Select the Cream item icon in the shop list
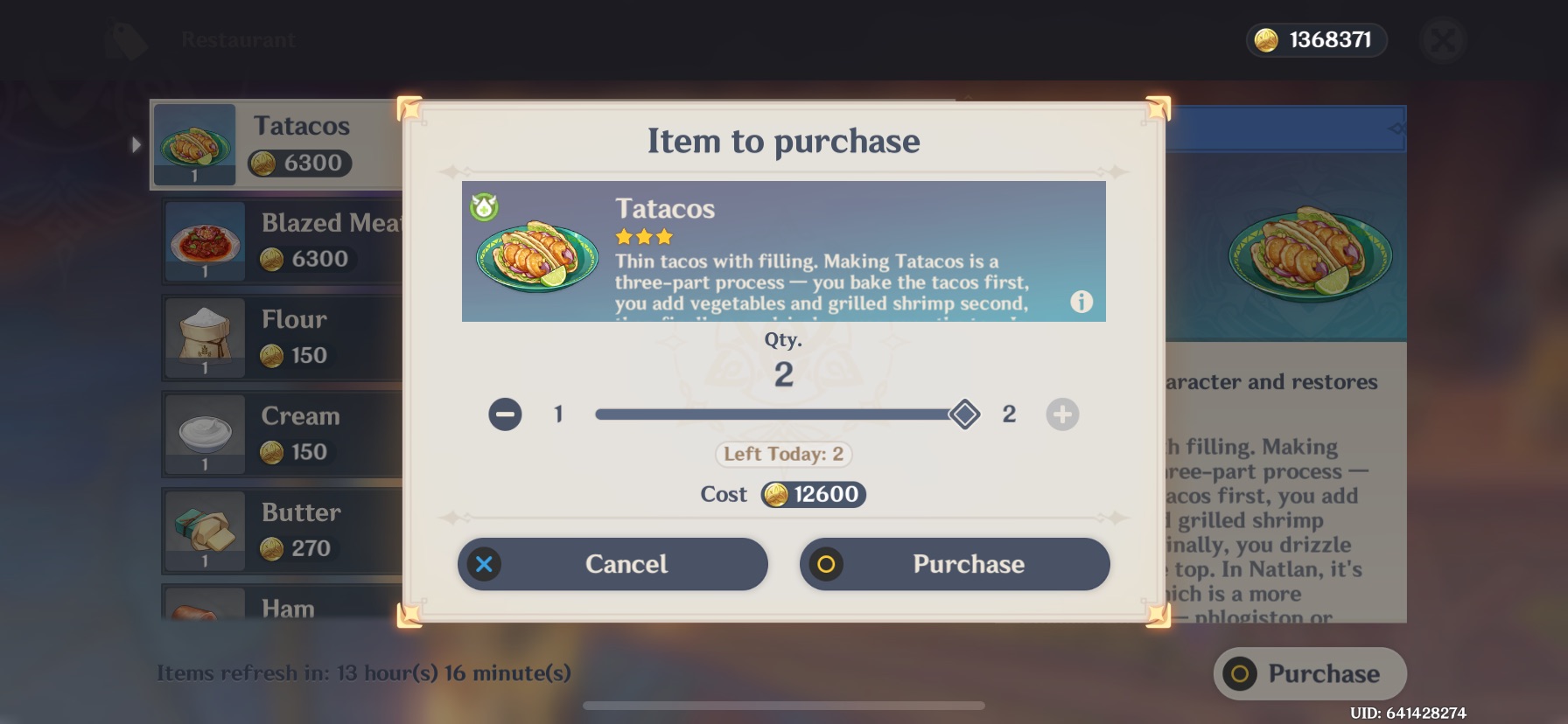Screen dimensions: 1568x724 (204, 434)
